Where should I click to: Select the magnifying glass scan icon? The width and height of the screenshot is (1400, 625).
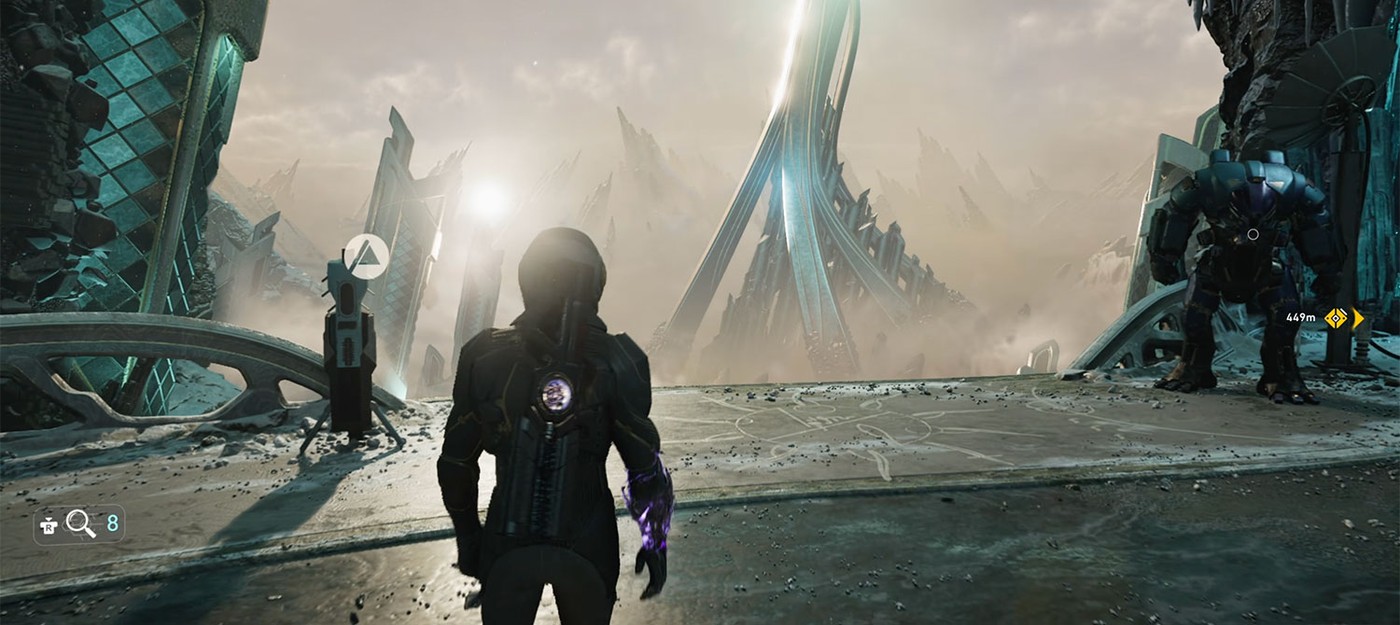(x=80, y=522)
